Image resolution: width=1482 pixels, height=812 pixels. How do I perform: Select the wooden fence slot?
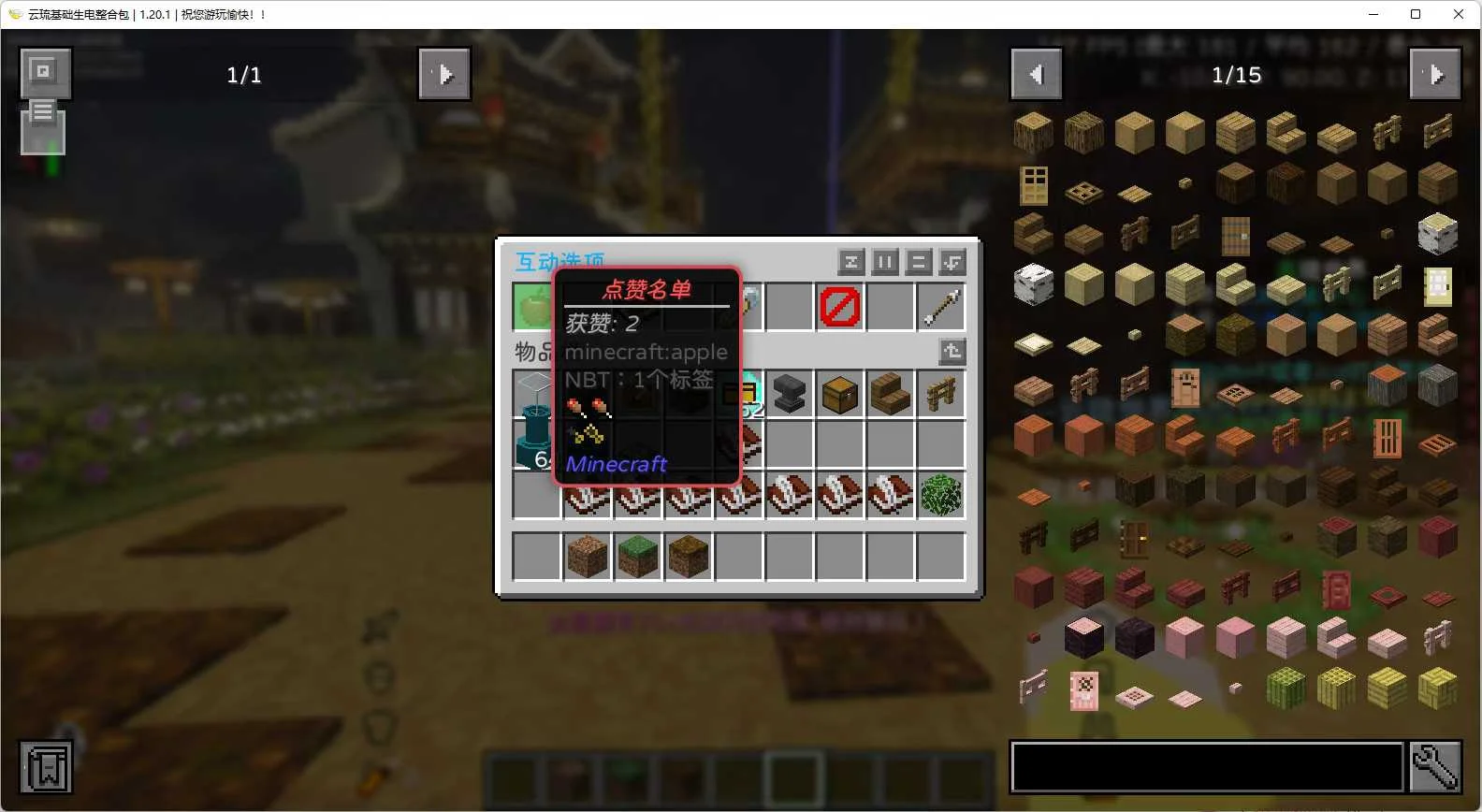click(940, 394)
